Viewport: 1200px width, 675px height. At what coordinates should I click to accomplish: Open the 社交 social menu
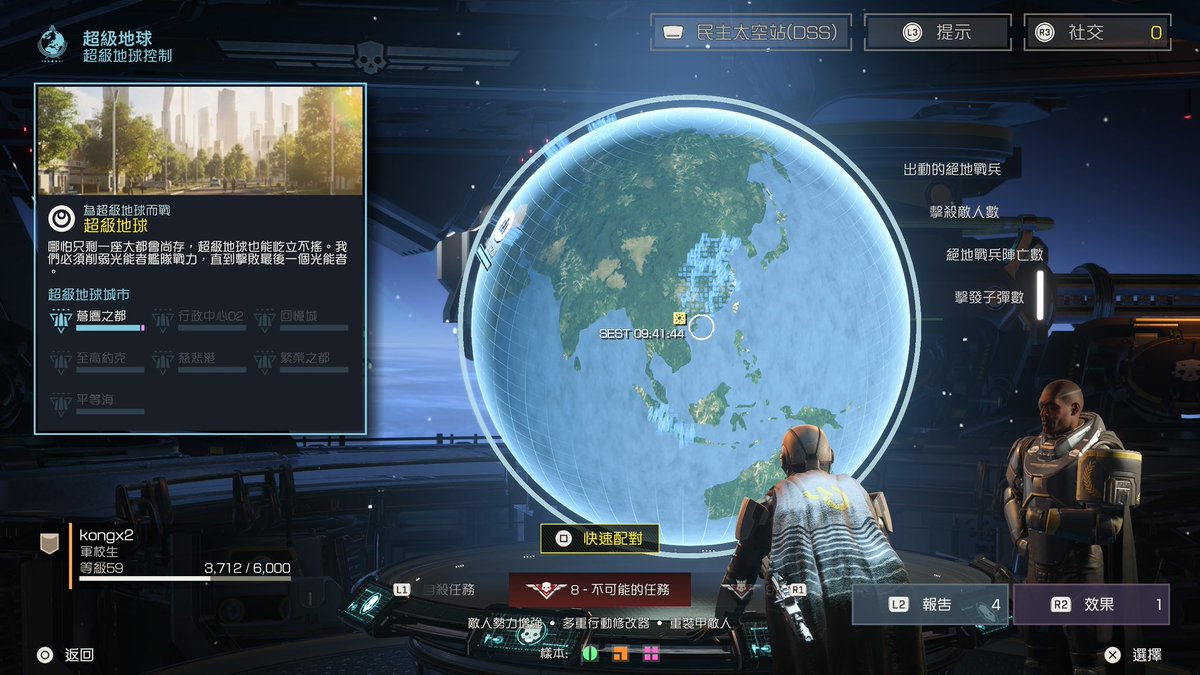tap(1096, 32)
